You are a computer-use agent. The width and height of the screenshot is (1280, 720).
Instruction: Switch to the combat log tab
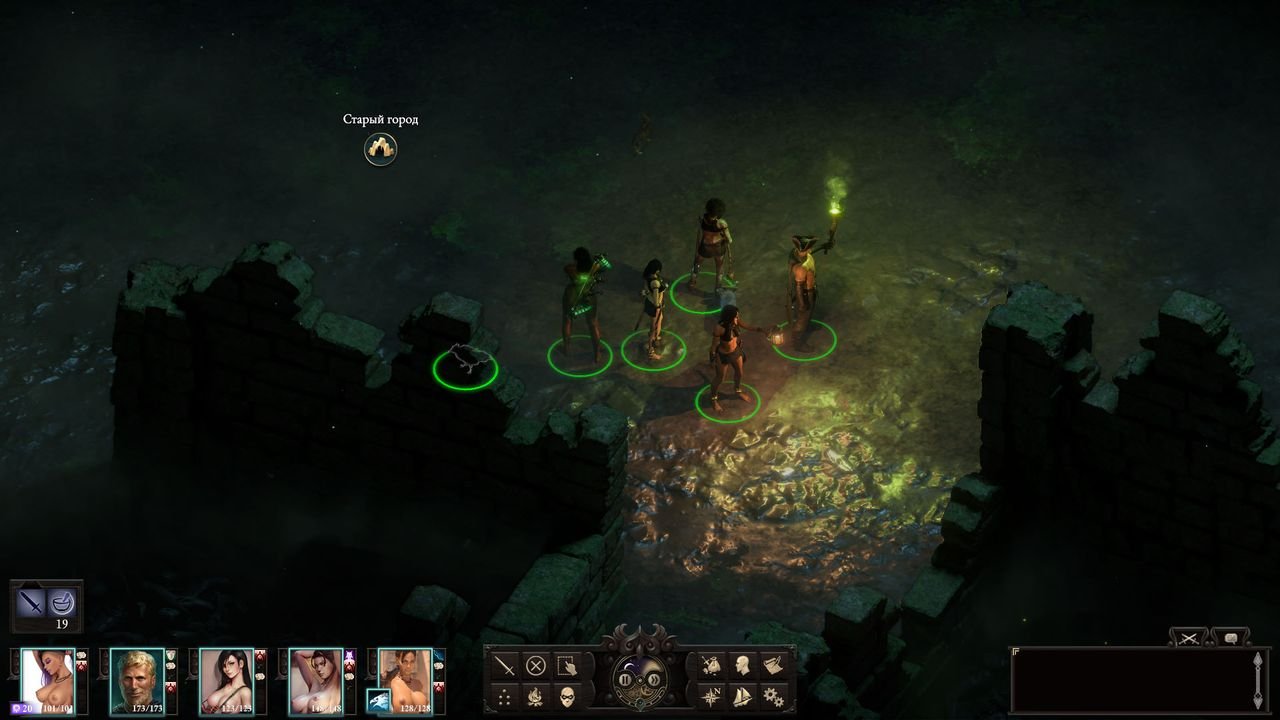pos(1190,637)
